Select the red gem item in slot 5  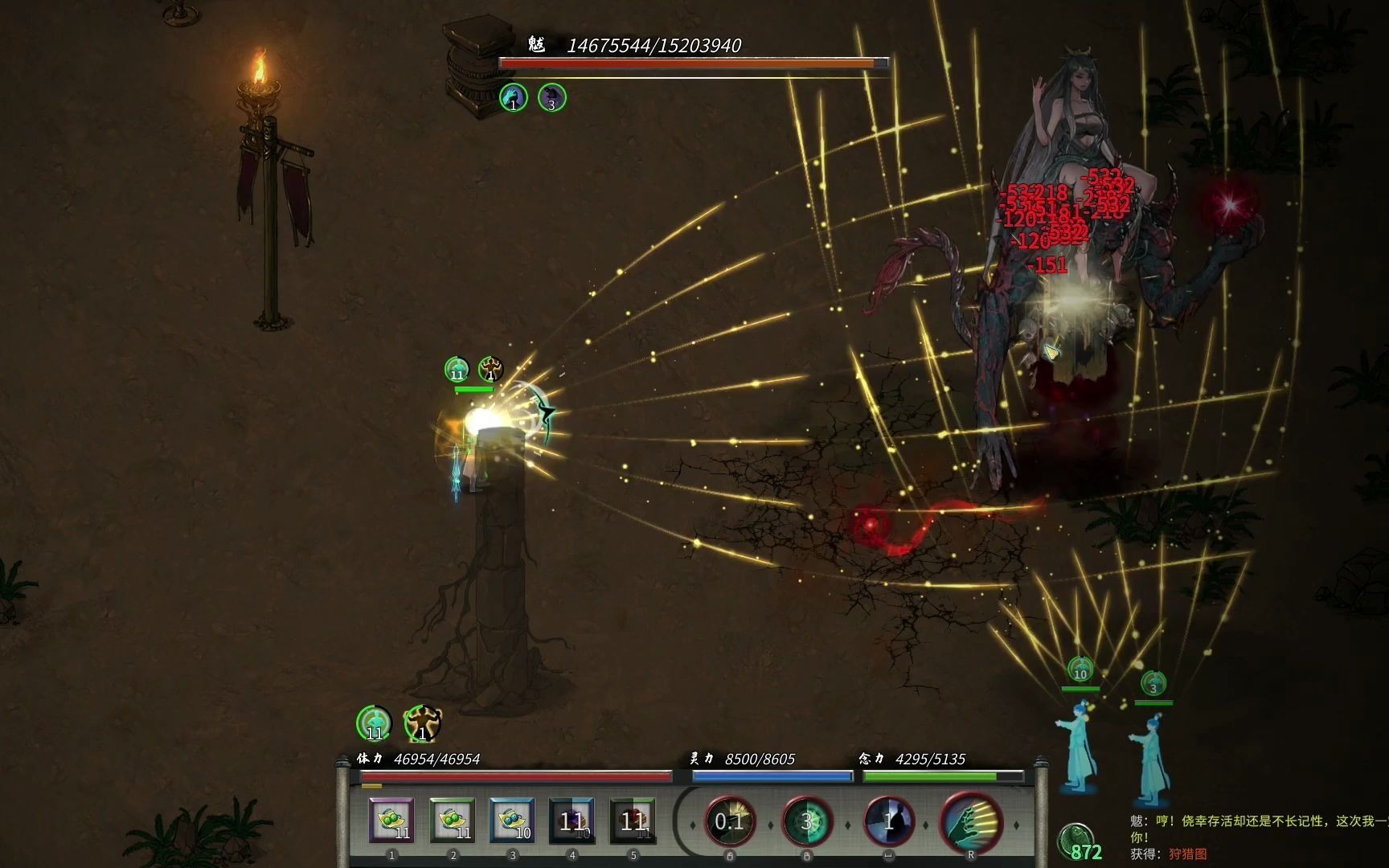point(633,821)
